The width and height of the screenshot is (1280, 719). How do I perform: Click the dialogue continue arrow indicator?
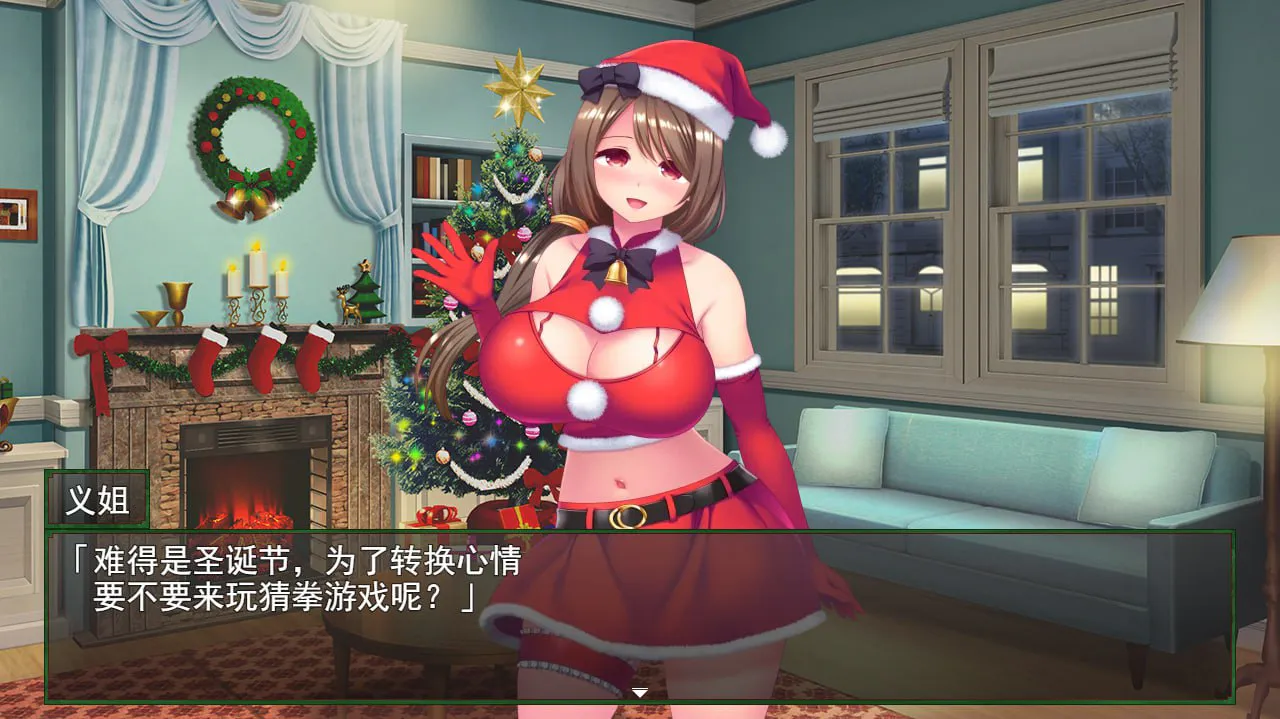click(x=640, y=692)
